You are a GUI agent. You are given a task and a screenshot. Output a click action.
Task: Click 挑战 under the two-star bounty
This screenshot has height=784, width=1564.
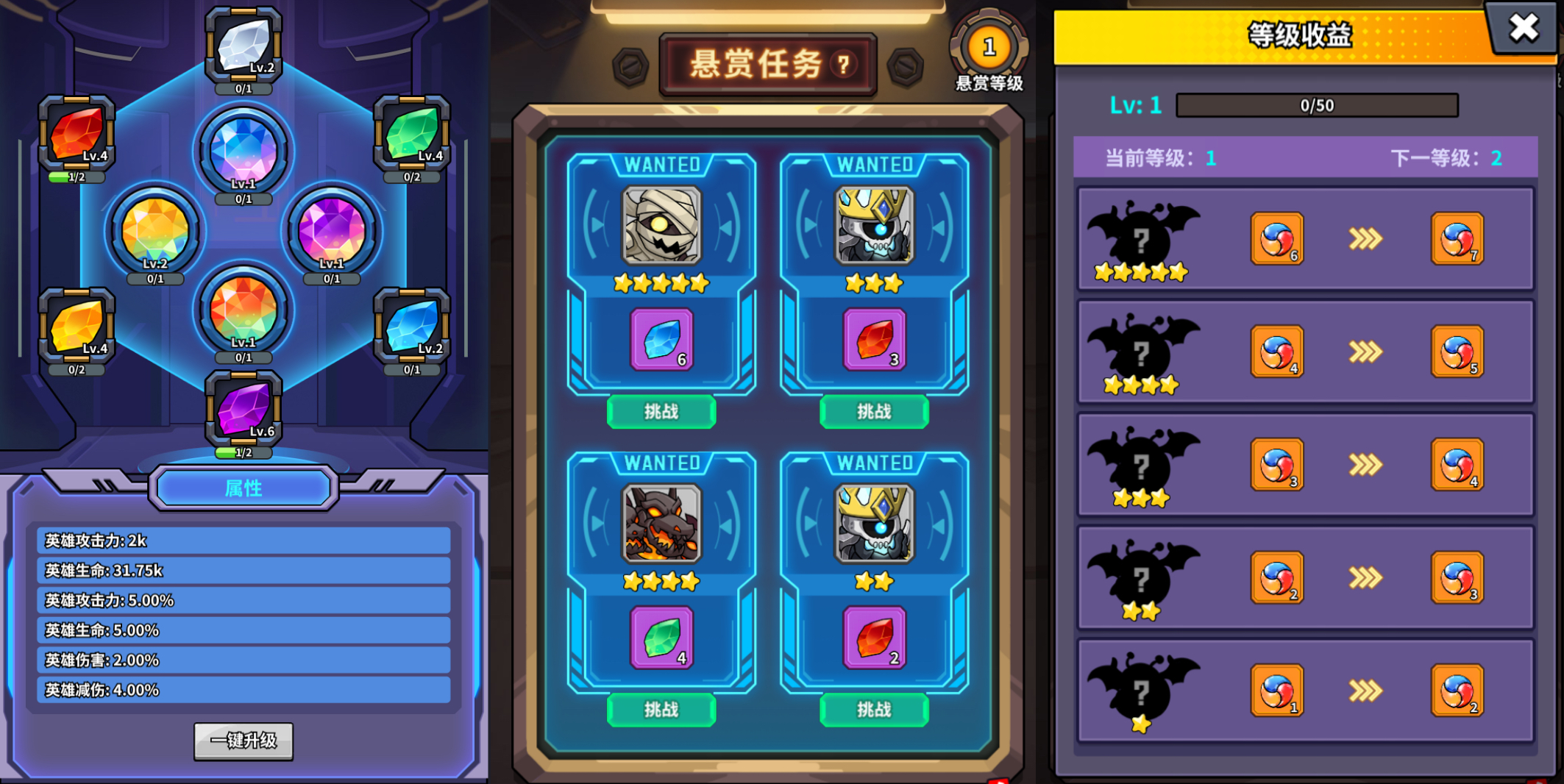tap(874, 710)
